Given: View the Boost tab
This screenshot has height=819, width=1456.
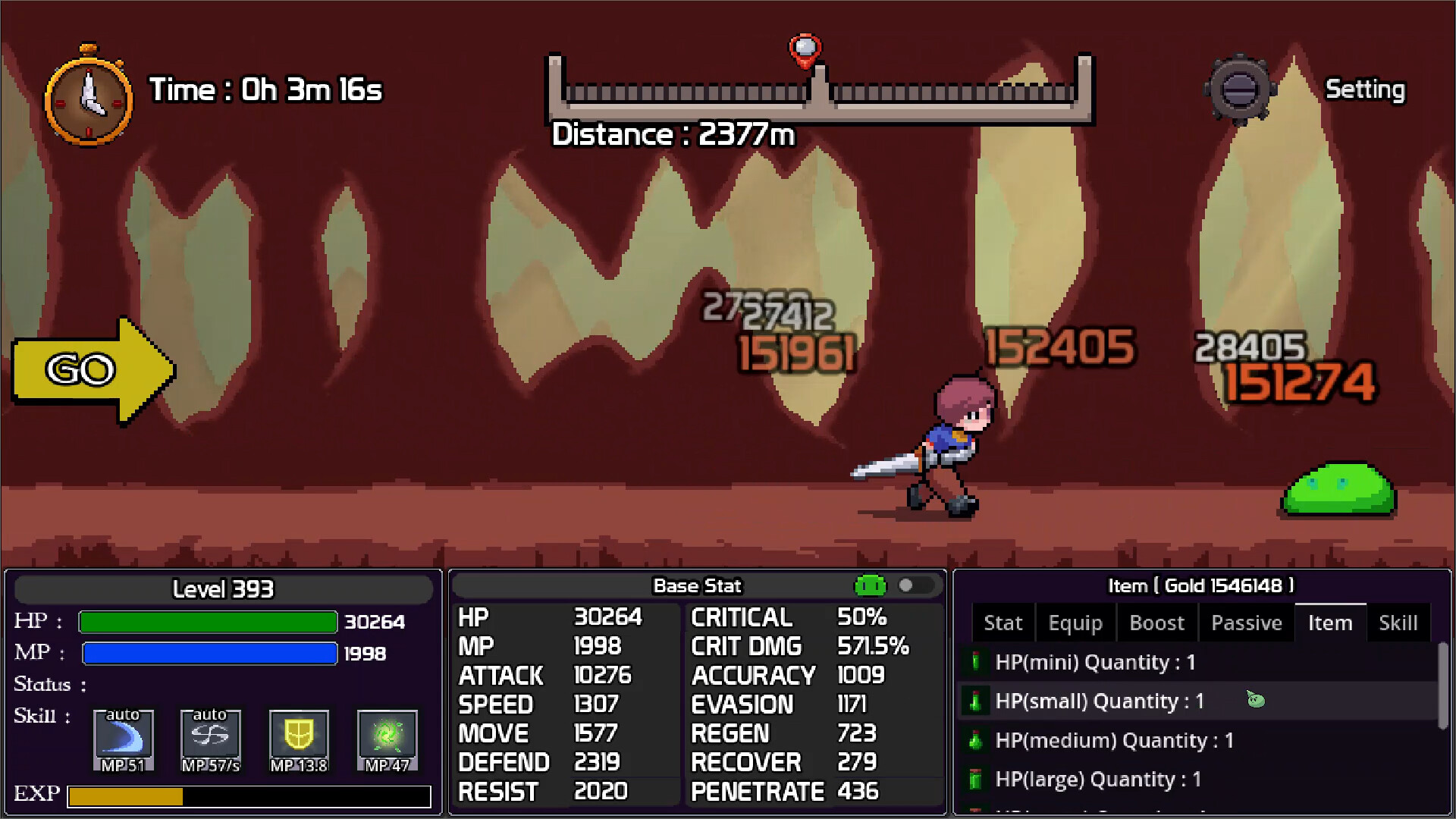Looking at the screenshot, I should coord(1156,622).
